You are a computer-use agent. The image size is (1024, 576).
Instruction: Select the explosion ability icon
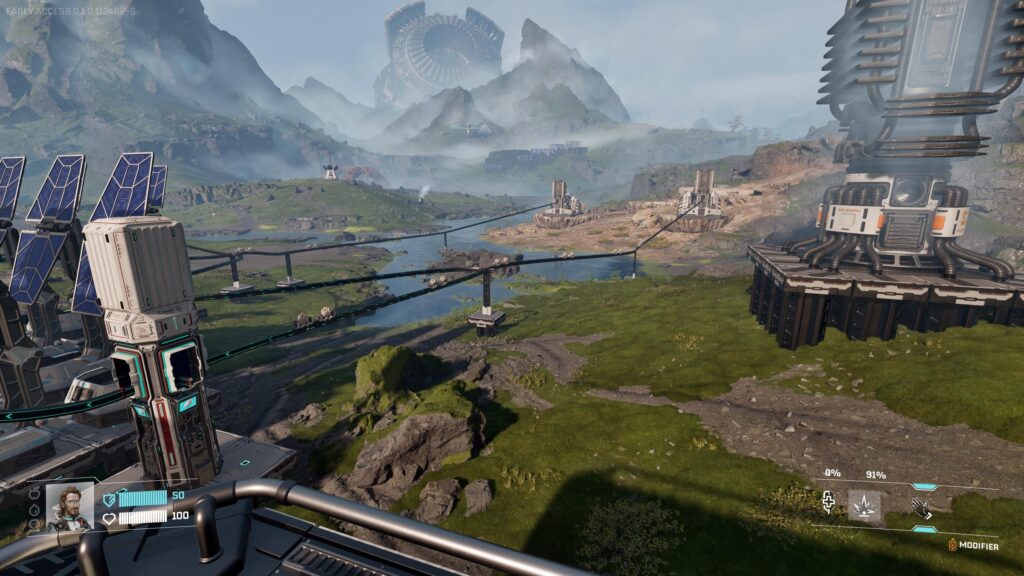click(x=864, y=506)
